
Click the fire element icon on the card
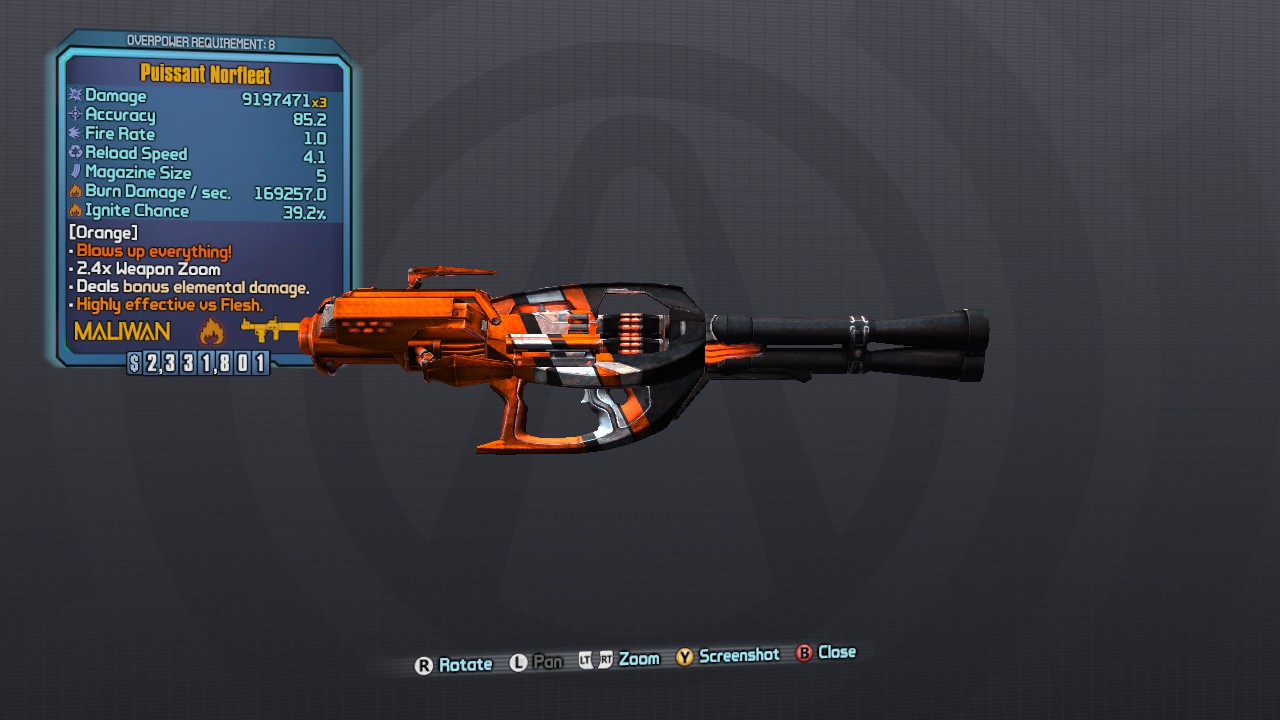pos(212,331)
